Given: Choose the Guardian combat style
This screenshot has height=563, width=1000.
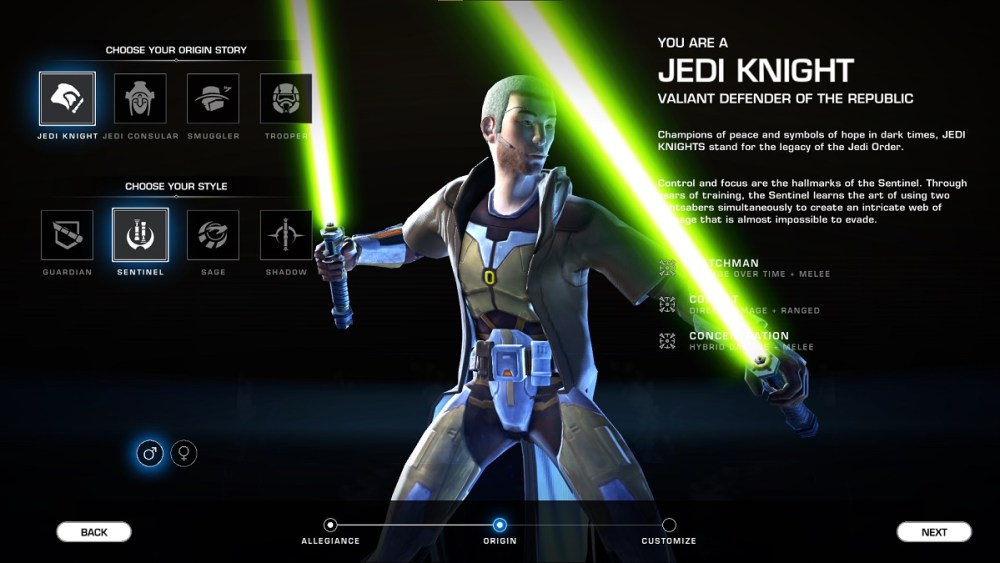Looking at the screenshot, I should tap(67, 235).
